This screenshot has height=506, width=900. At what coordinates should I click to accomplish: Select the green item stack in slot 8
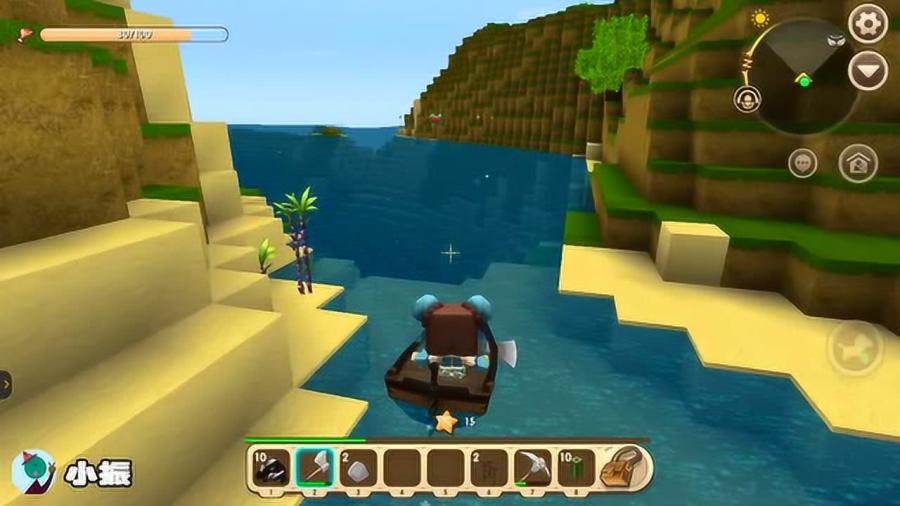point(576,467)
